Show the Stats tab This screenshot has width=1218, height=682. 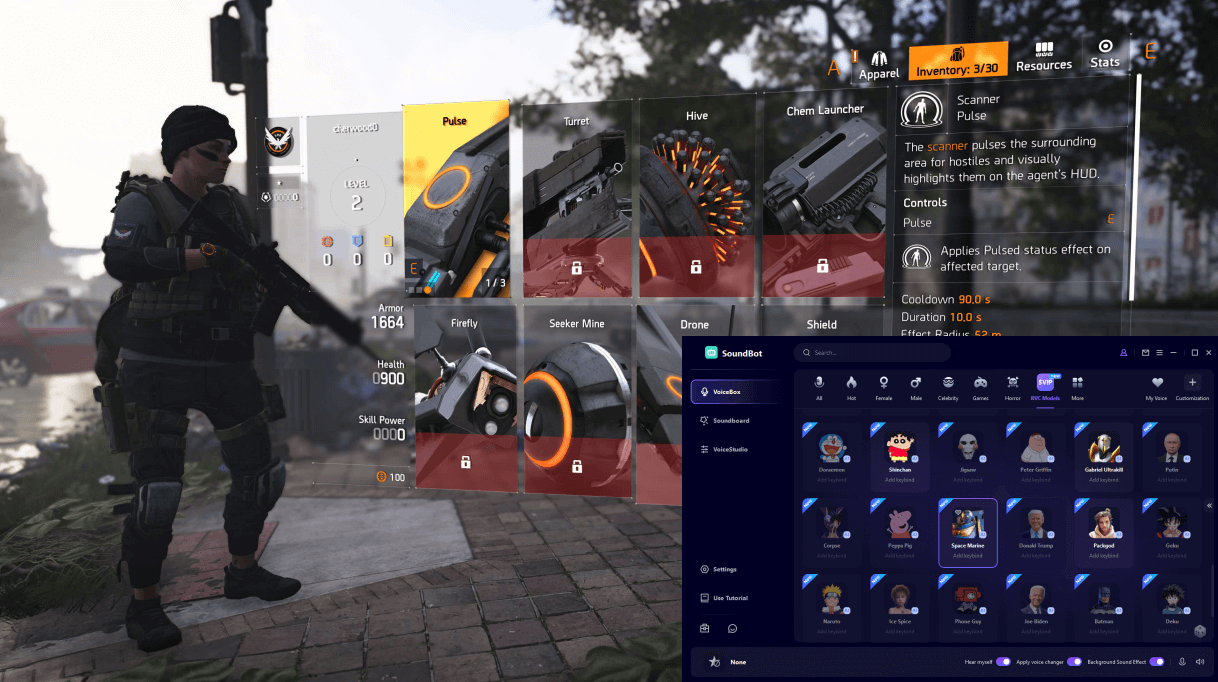click(1105, 54)
